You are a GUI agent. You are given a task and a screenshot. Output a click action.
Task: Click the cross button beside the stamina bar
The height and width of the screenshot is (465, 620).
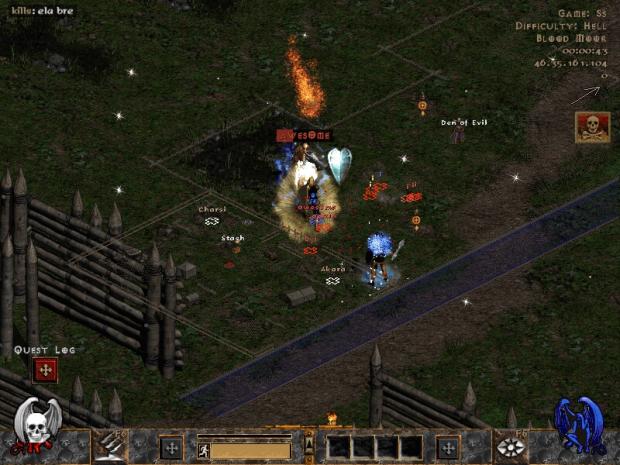(x=171, y=447)
